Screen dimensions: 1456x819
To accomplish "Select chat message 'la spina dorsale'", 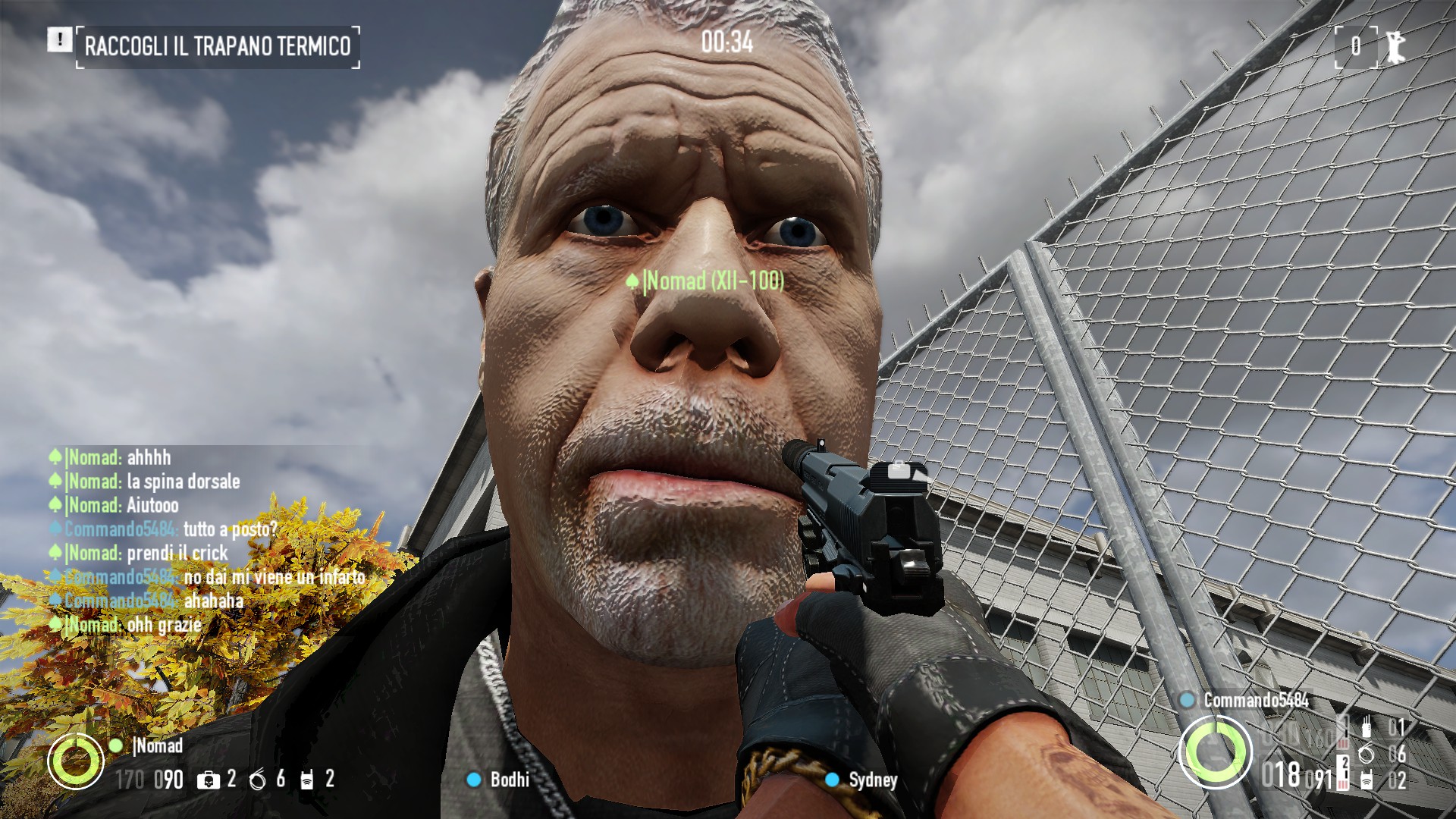I will pyautogui.click(x=183, y=482).
